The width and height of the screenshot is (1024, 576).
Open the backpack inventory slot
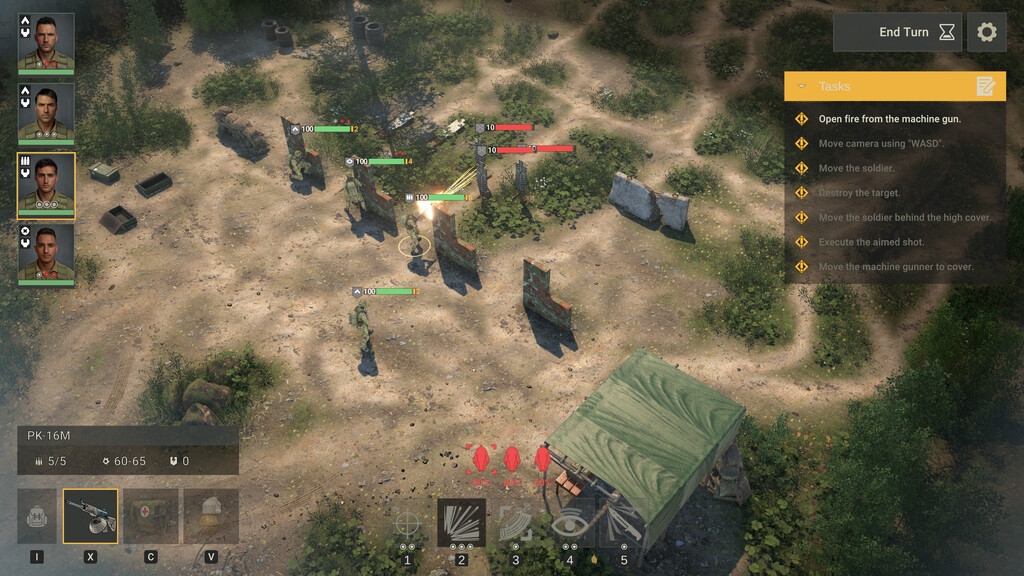[x=37, y=515]
